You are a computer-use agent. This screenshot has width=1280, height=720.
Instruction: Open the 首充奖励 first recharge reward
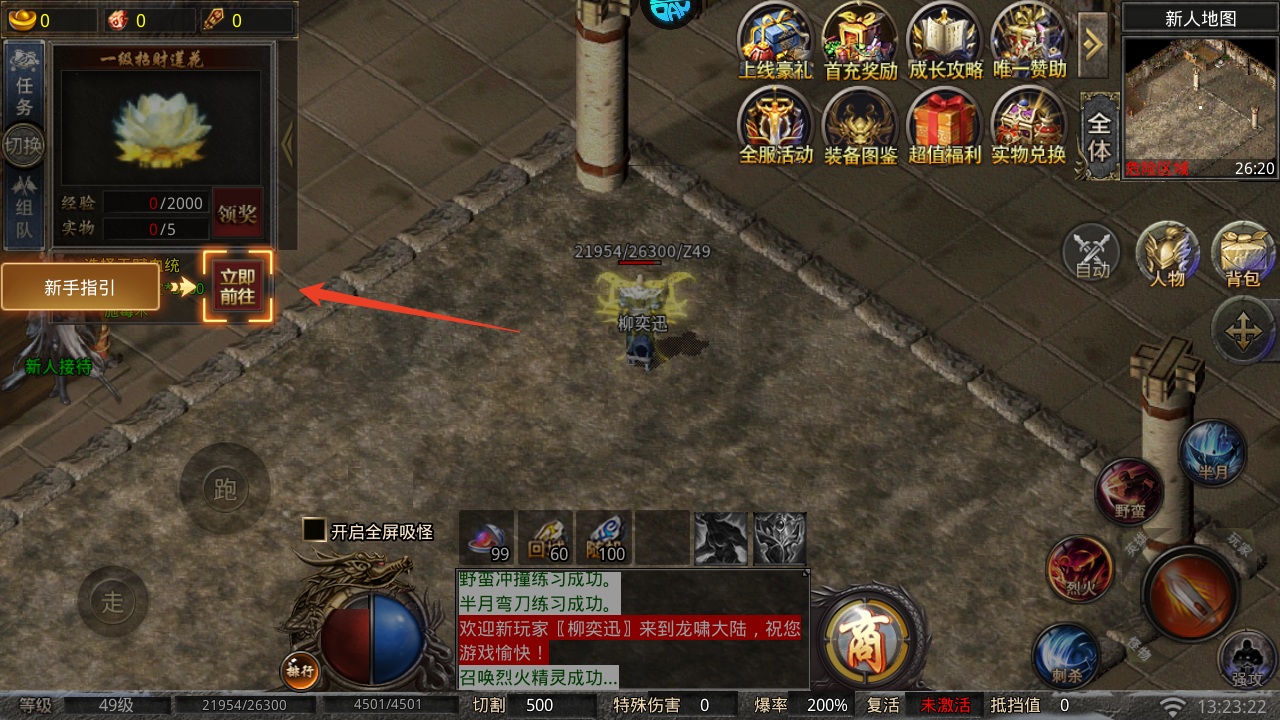[x=860, y=42]
